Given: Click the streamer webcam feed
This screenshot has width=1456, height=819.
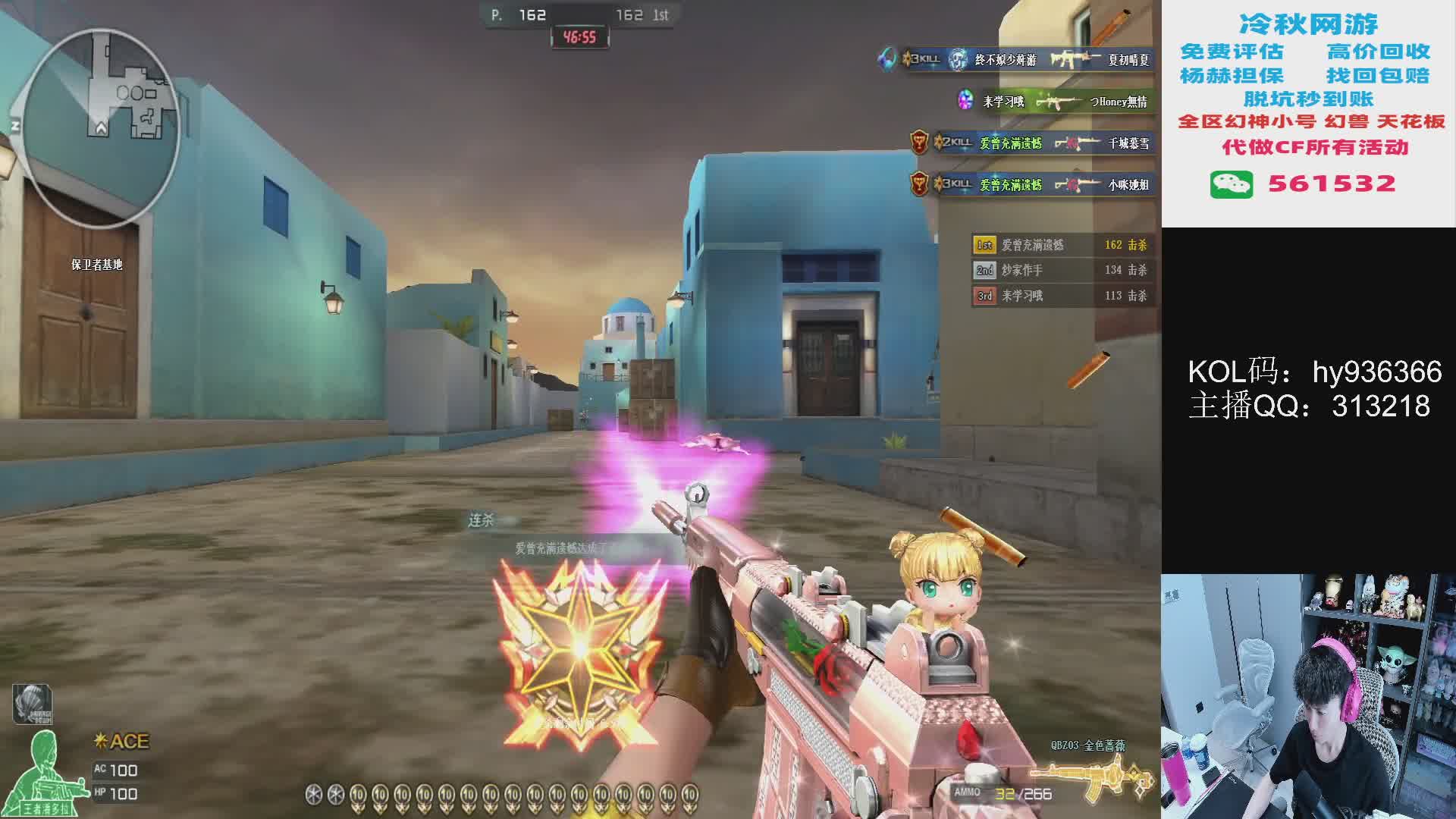Looking at the screenshot, I should tap(1308, 695).
